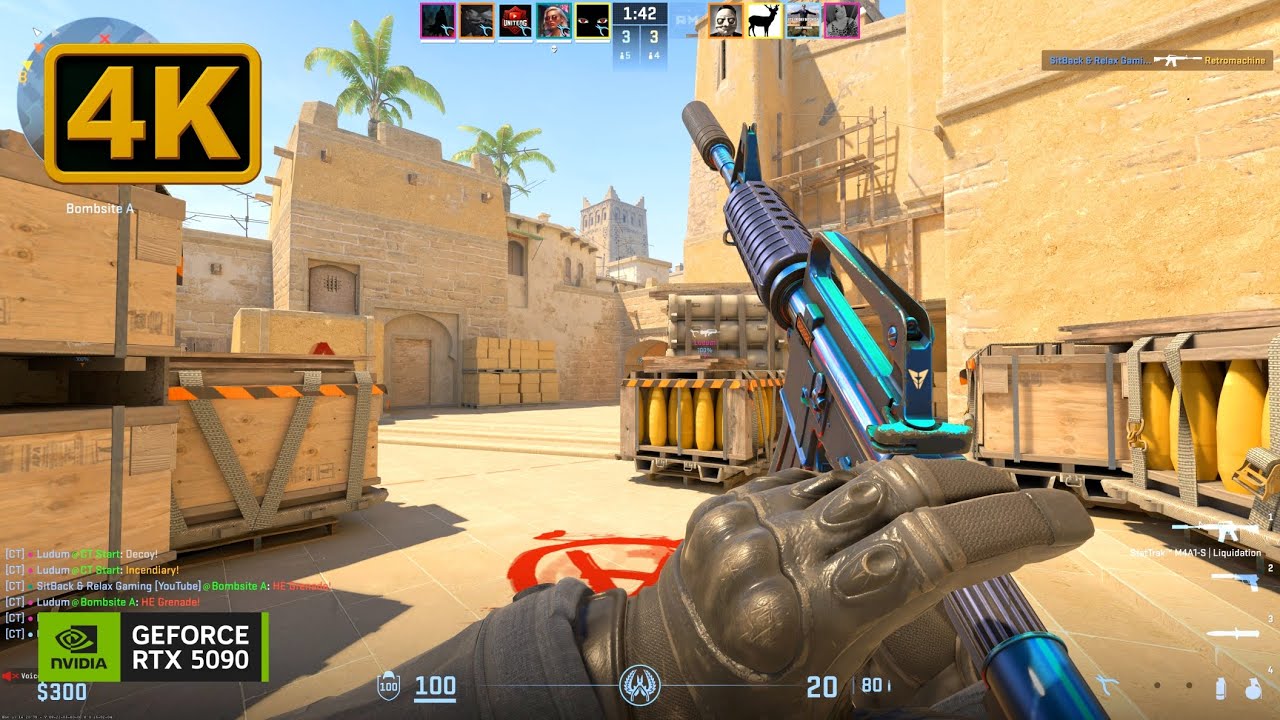Viewport: 1280px width, 720px height.
Task: Click the defuse kit pliers icon
Action: click(x=1107, y=685)
